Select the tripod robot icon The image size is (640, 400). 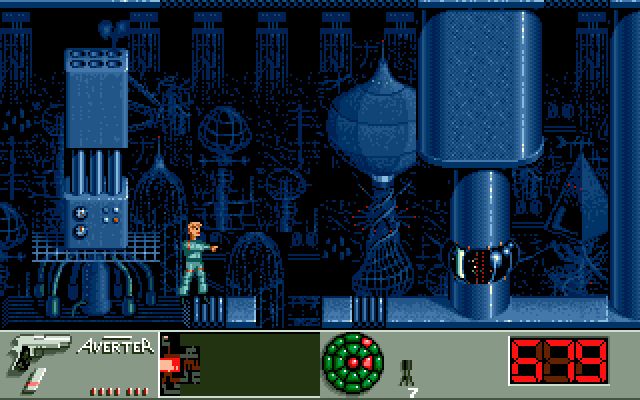tap(407, 372)
